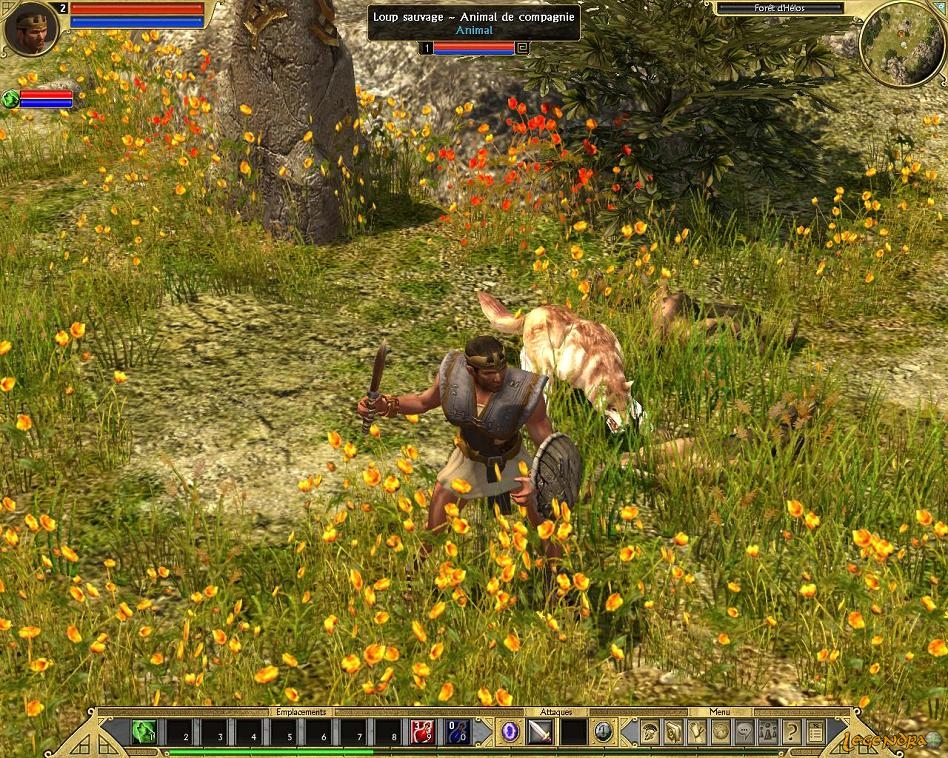
Task: Select the wolf pet status icon
Action: tap(11, 98)
